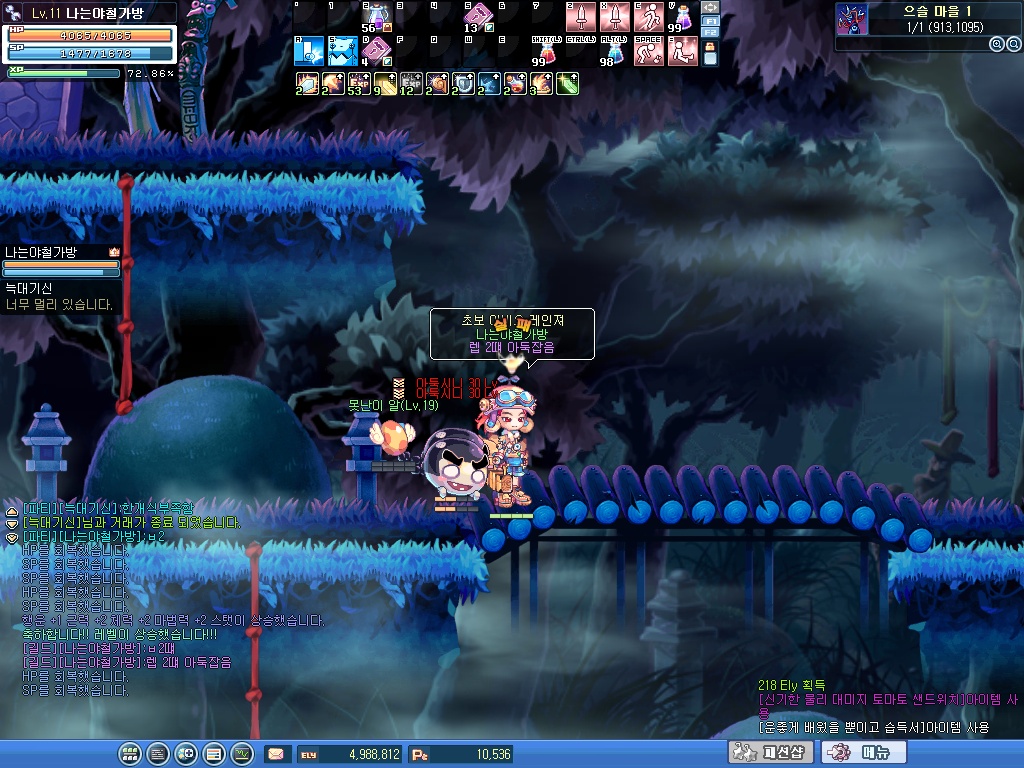Use the potion bottle in slot 2
The image size is (1024, 768).
tap(377, 17)
